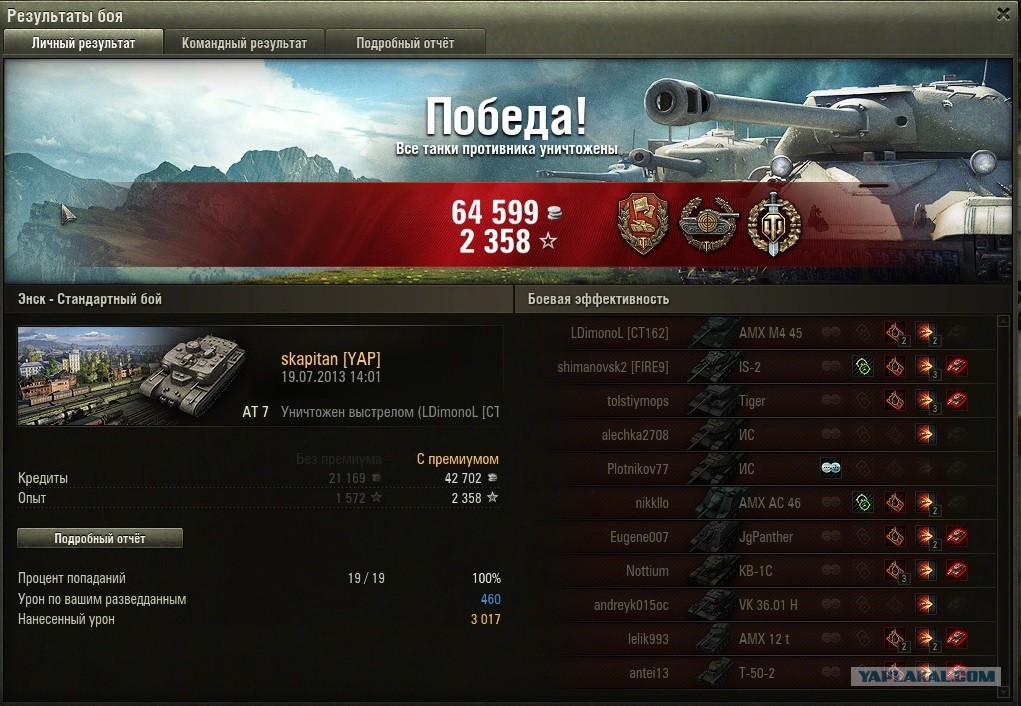Show the Подробный отчёт tab
The height and width of the screenshot is (706, 1021).
point(405,43)
